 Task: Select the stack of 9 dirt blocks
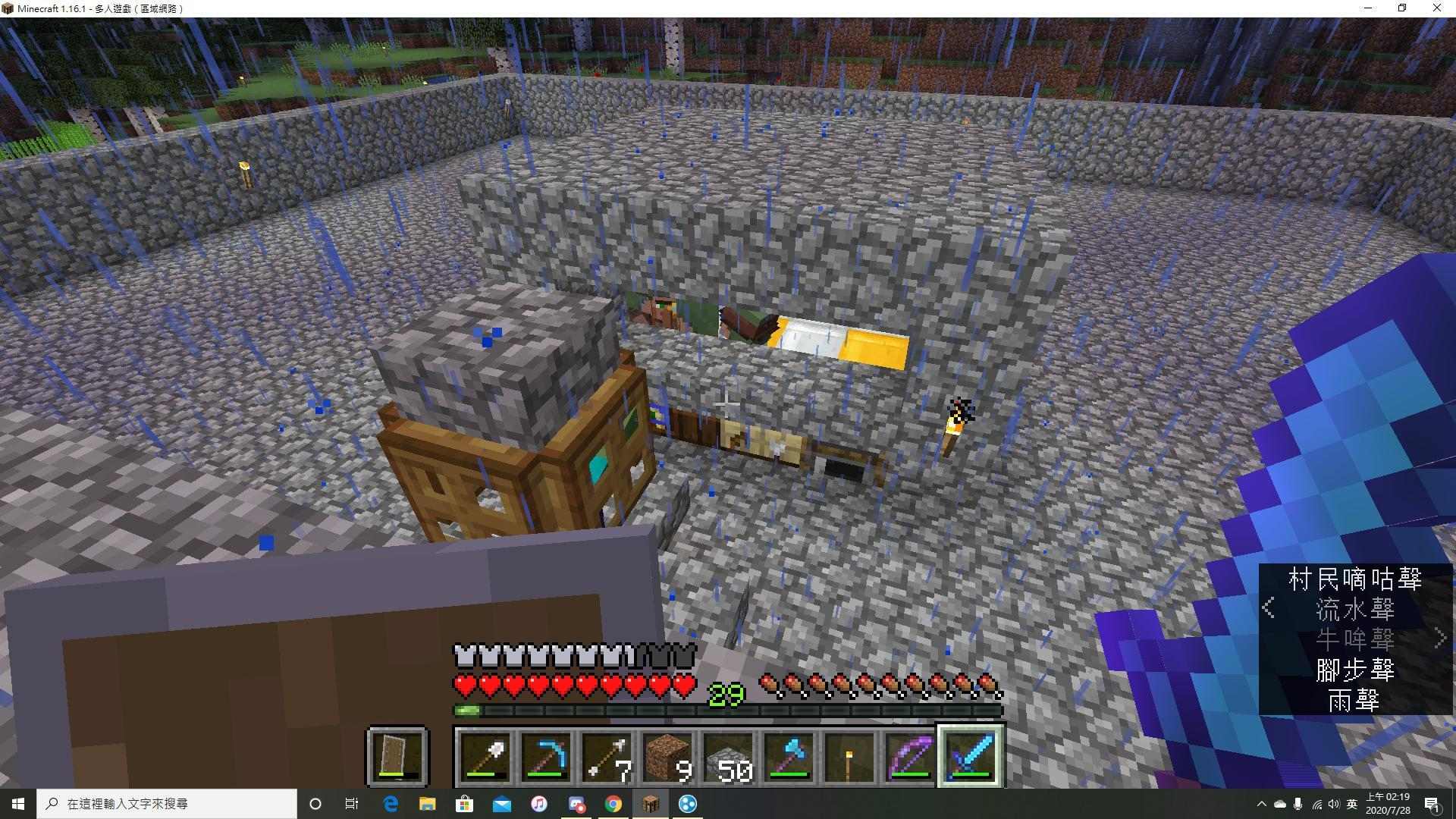(668, 756)
